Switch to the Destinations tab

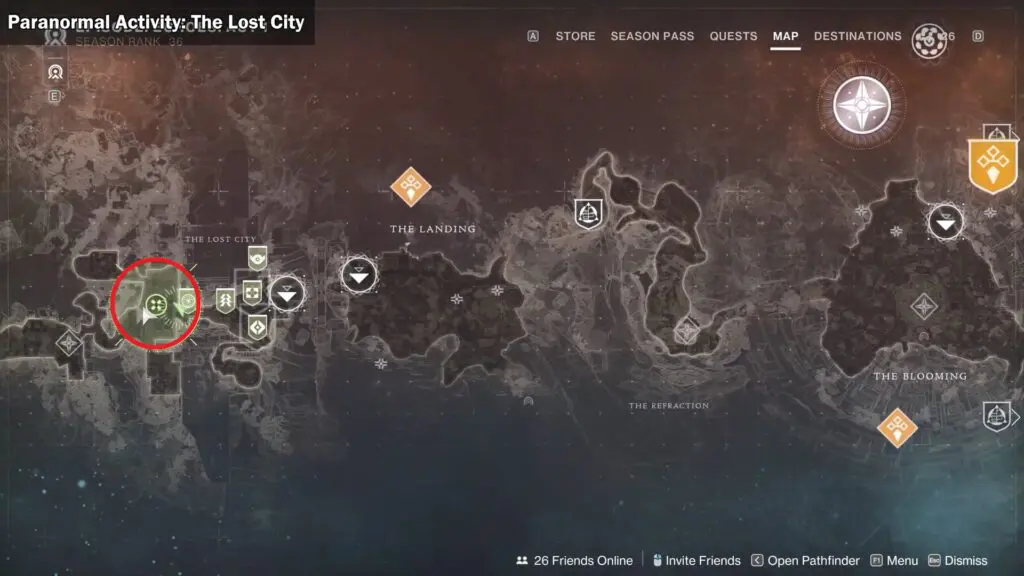click(857, 36)
